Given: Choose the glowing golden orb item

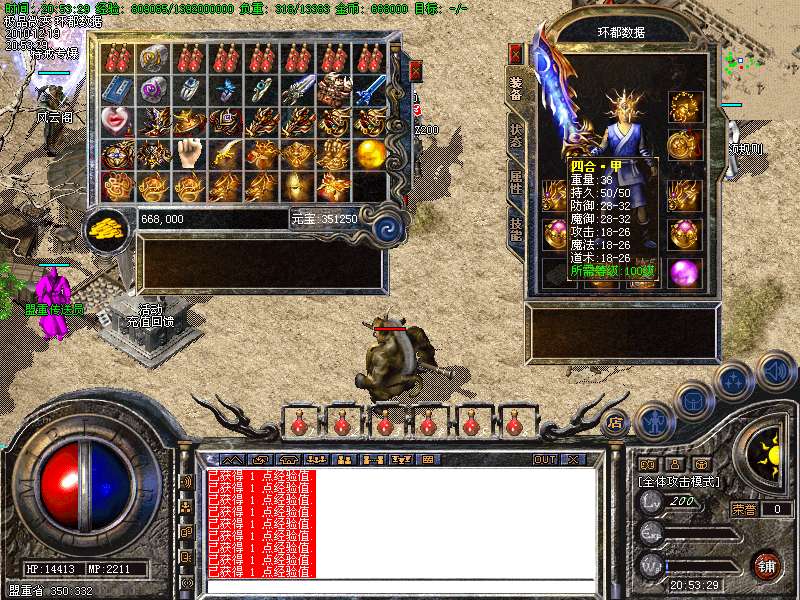Looking at the screenshot, I should click(x=371, y=154).
